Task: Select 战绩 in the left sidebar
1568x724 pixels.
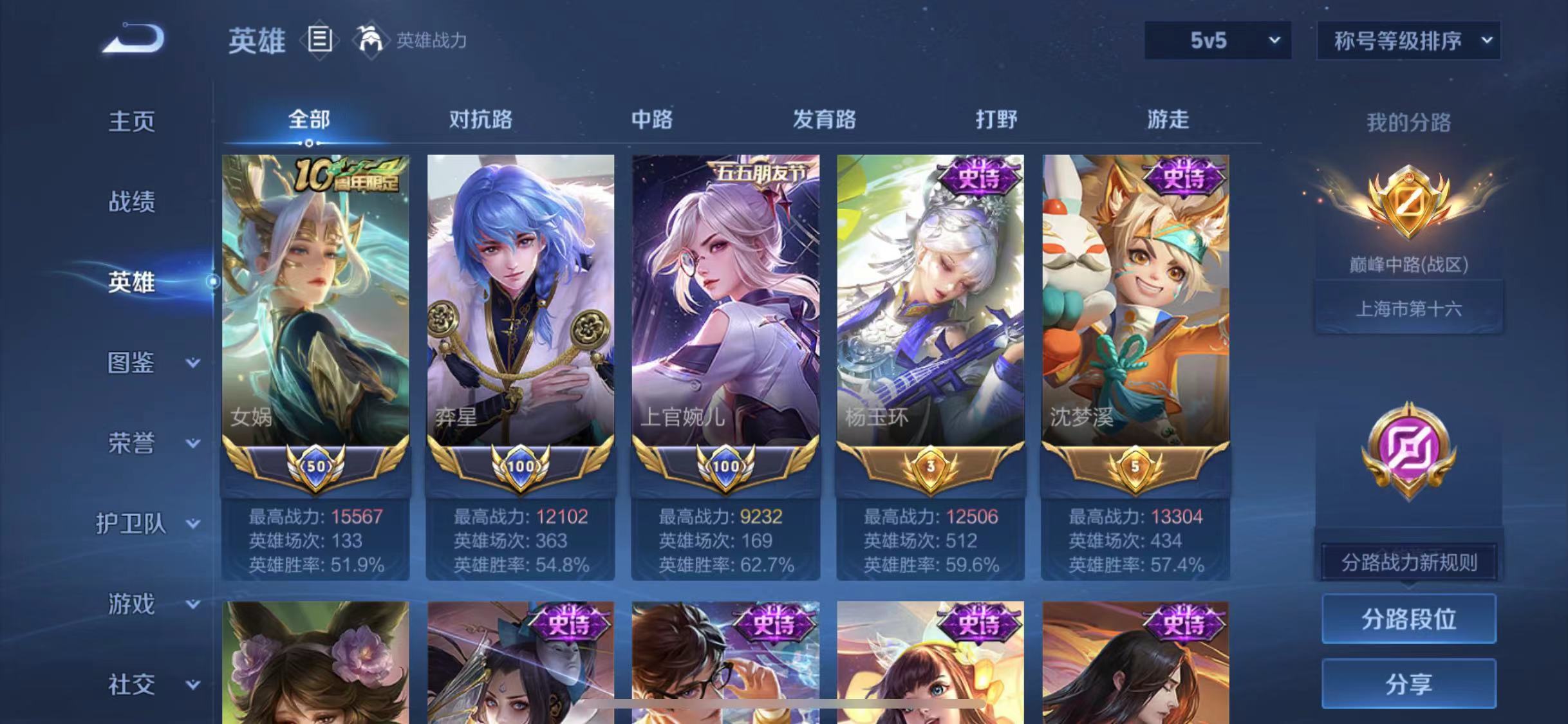Action: [132, 201]
